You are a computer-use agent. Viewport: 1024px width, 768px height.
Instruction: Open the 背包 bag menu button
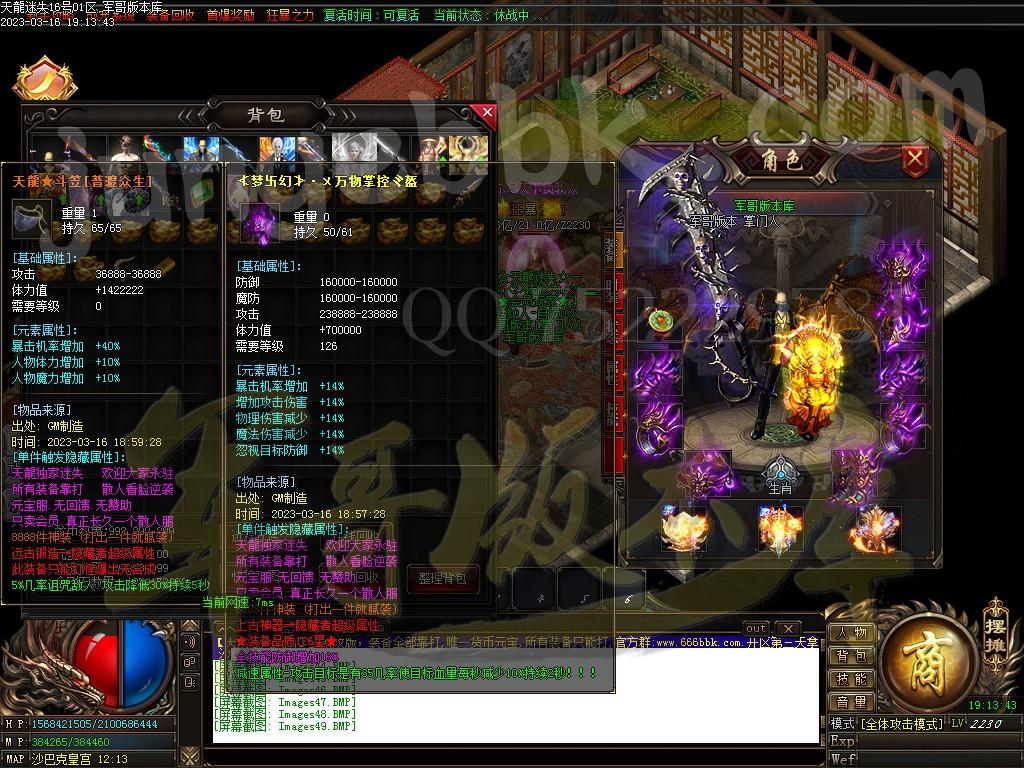point(852,657)
